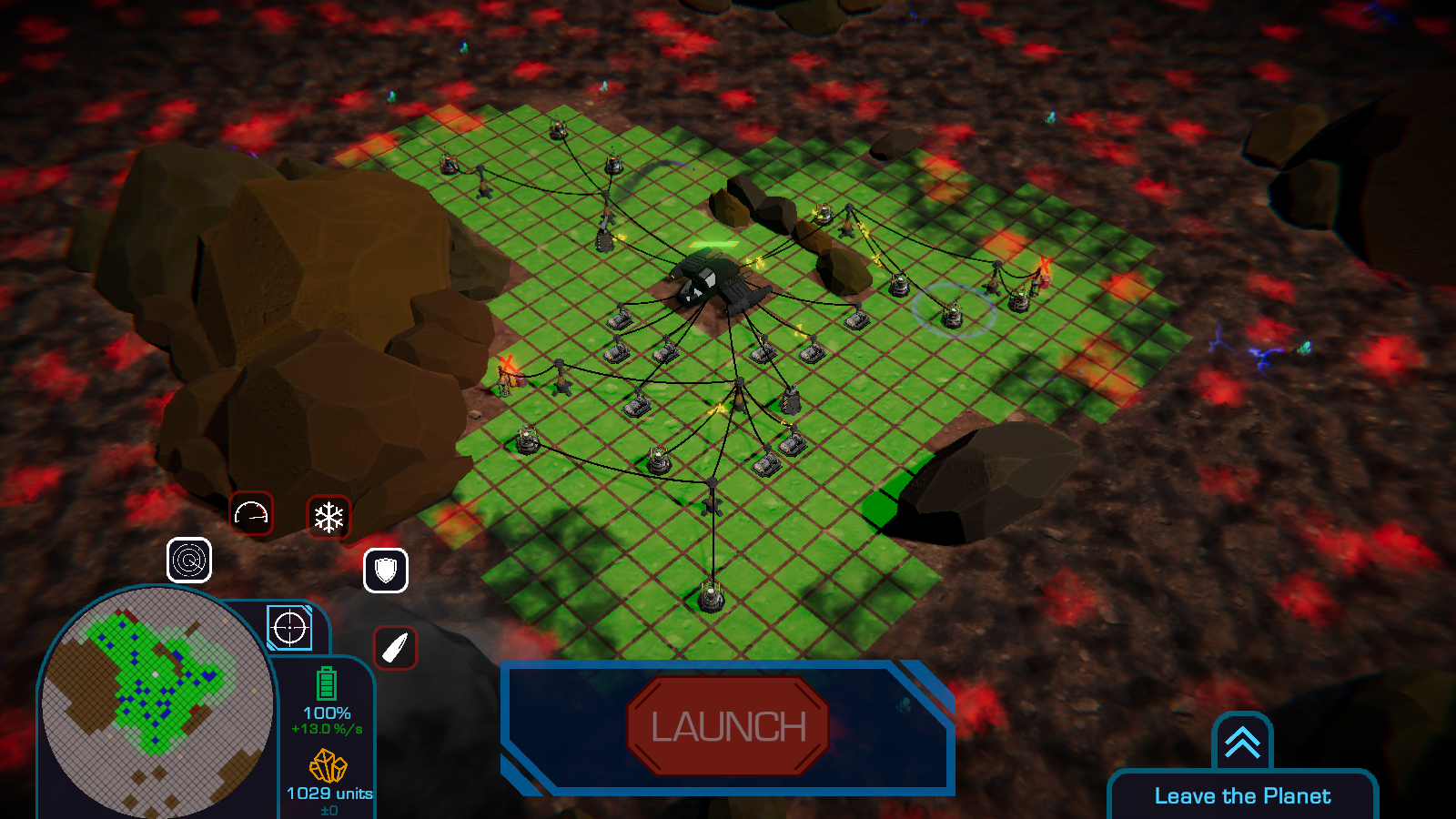Click the red LAUNCH button

pyautogui.click(x=728, y=726)
